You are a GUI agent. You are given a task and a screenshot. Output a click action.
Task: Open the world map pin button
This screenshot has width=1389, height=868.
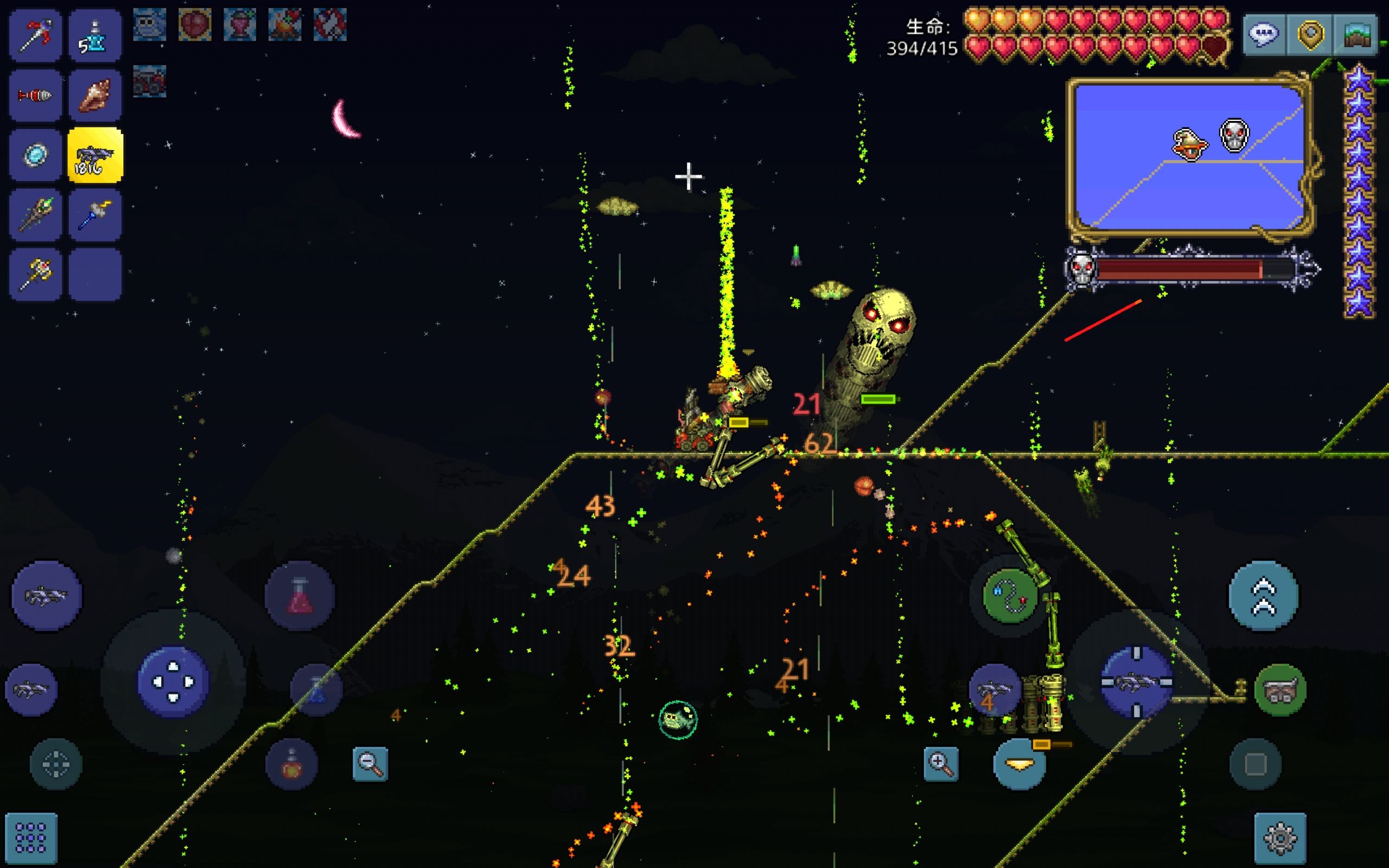(x=1310, y=35)
